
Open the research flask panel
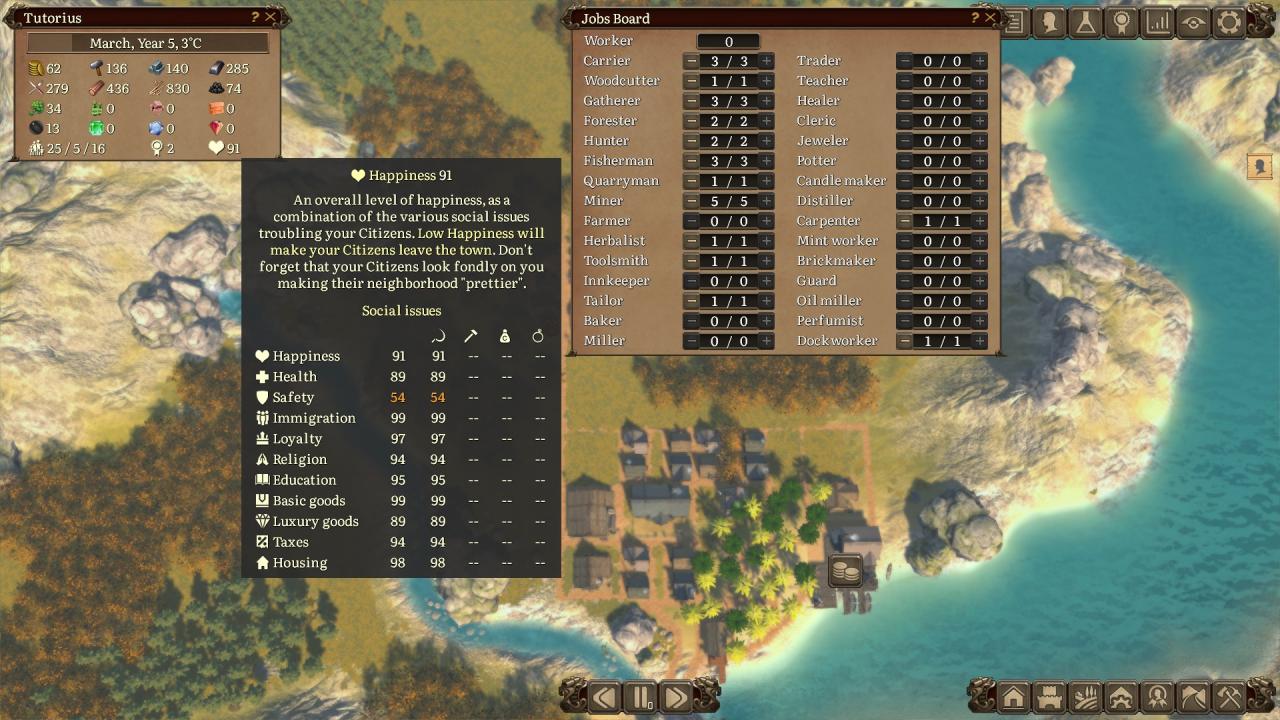(1086, 22)
